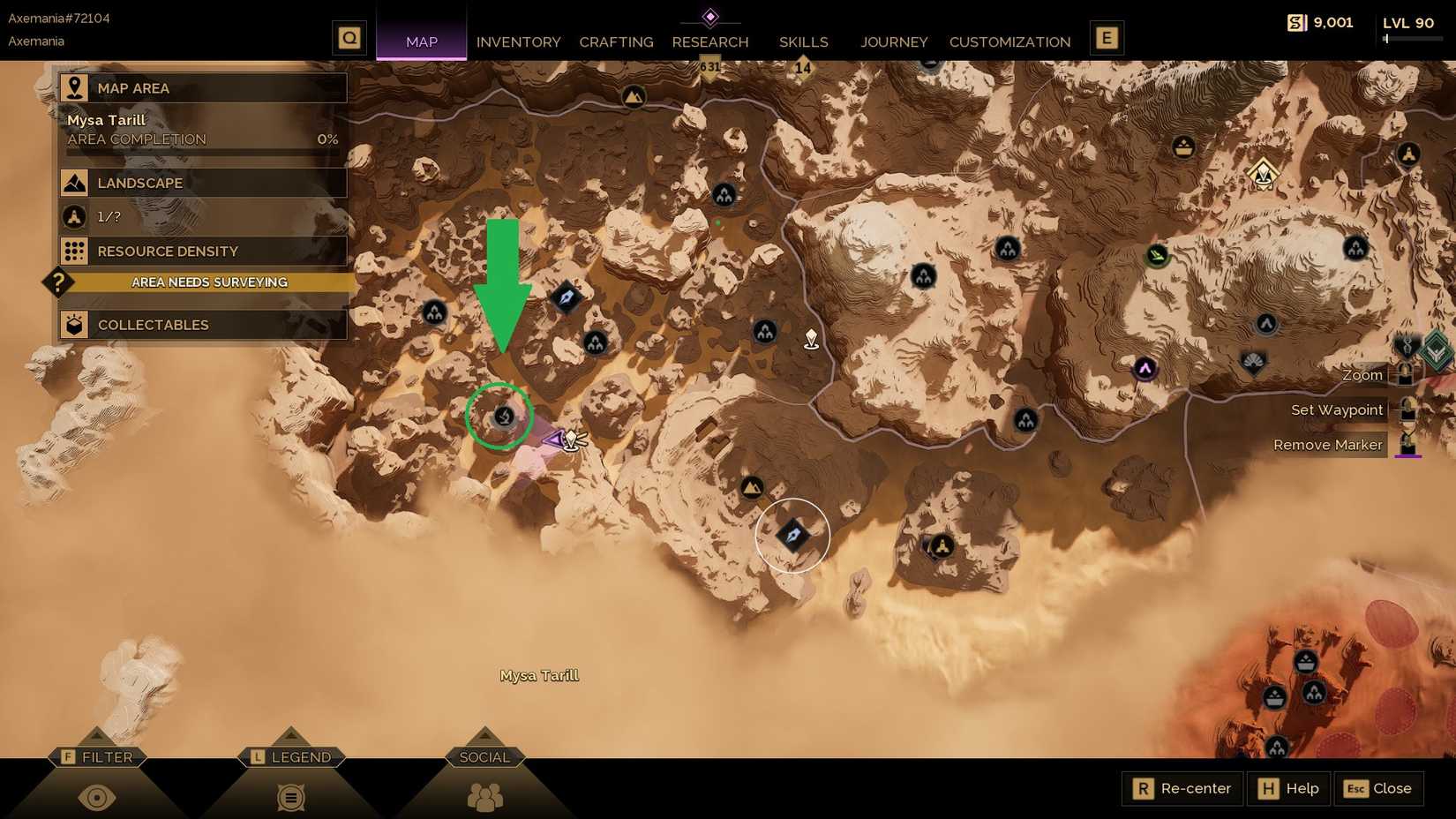Click the purple fast travel marker on the map

pyautogui.click(x=1145, y=370)
